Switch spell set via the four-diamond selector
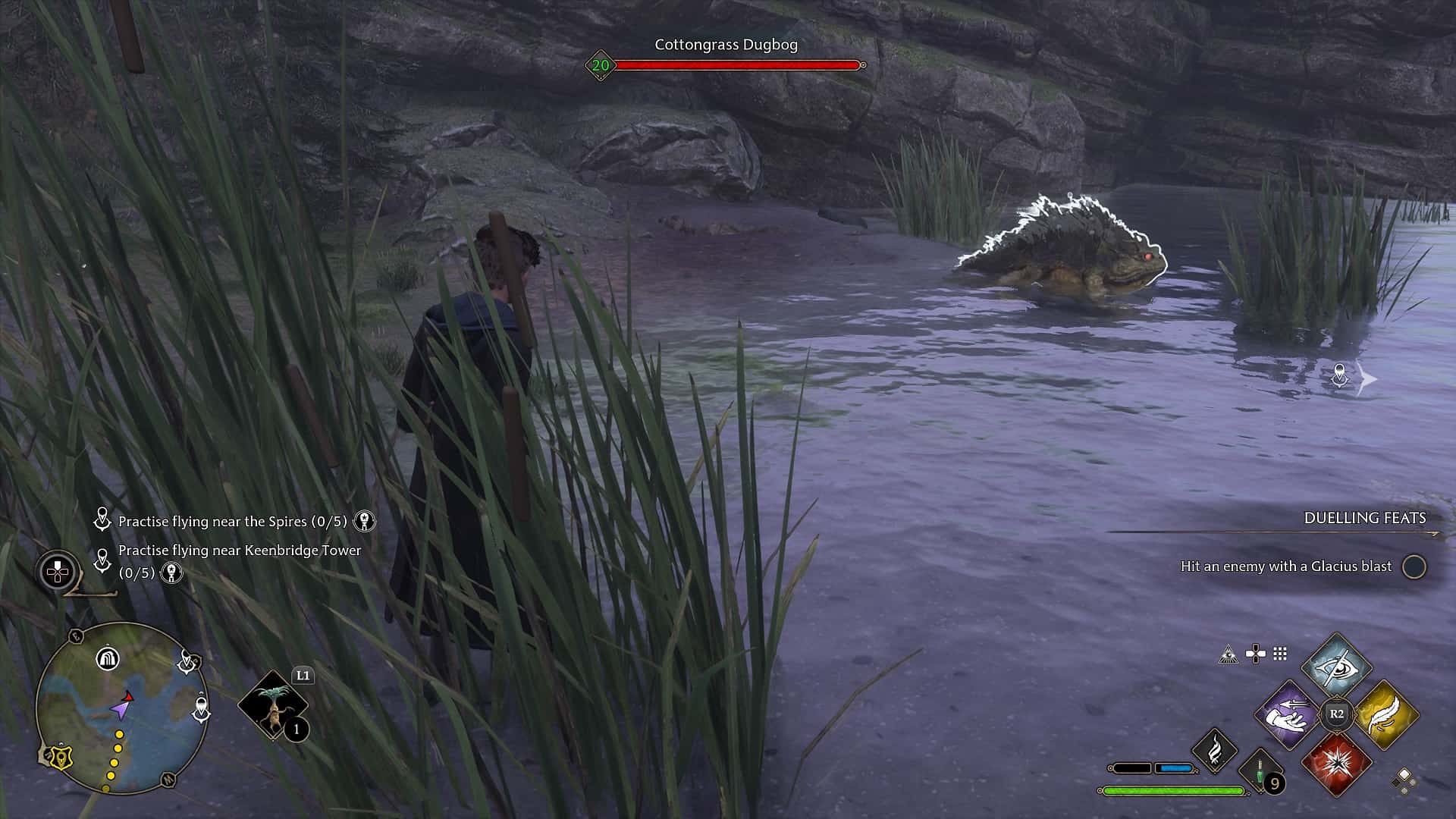Viewport: 1456px width, 819px height. (x=1404, y=780)
